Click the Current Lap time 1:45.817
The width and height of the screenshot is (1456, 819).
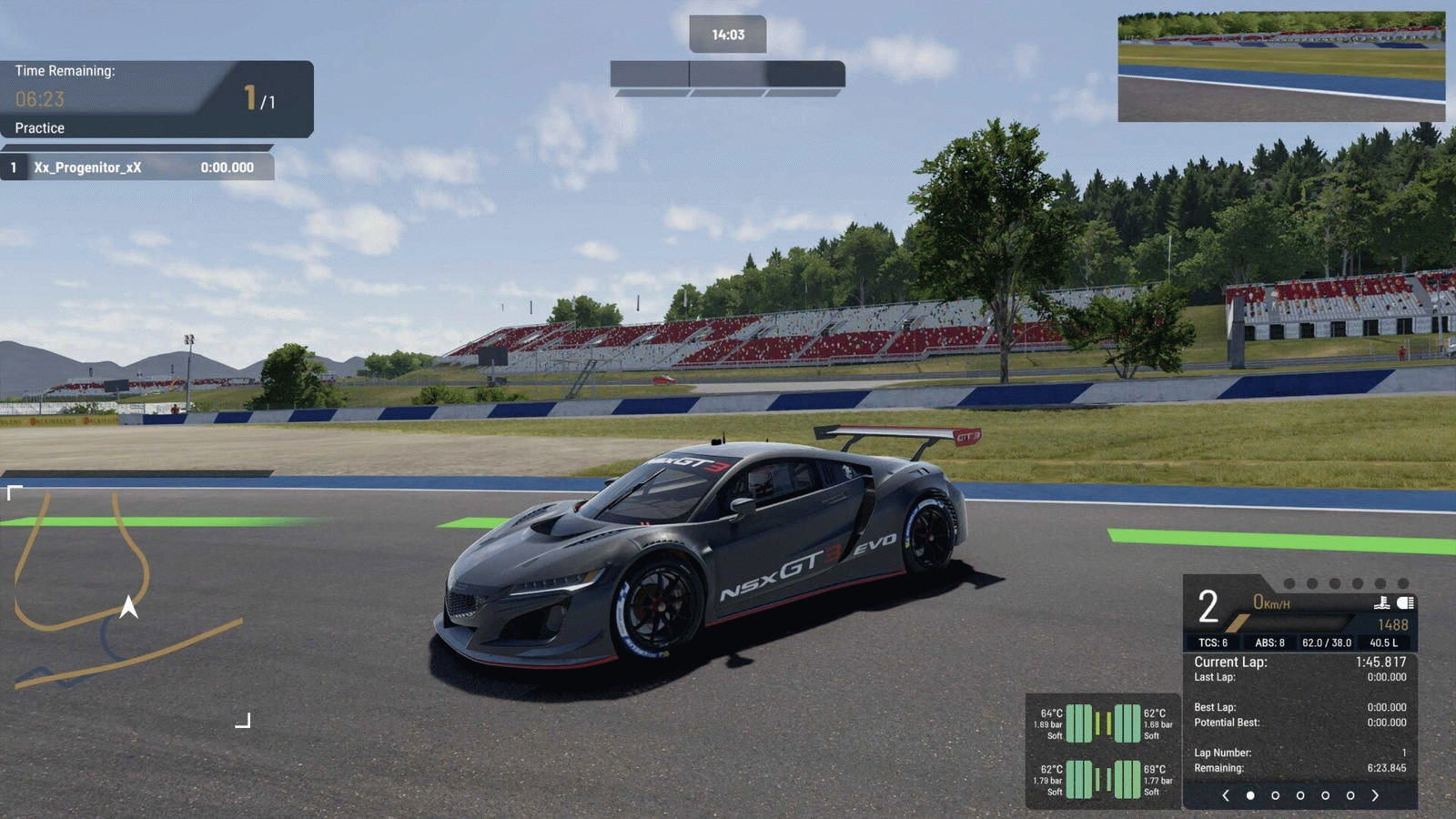pyautogui.click(x=1381, y=662)
